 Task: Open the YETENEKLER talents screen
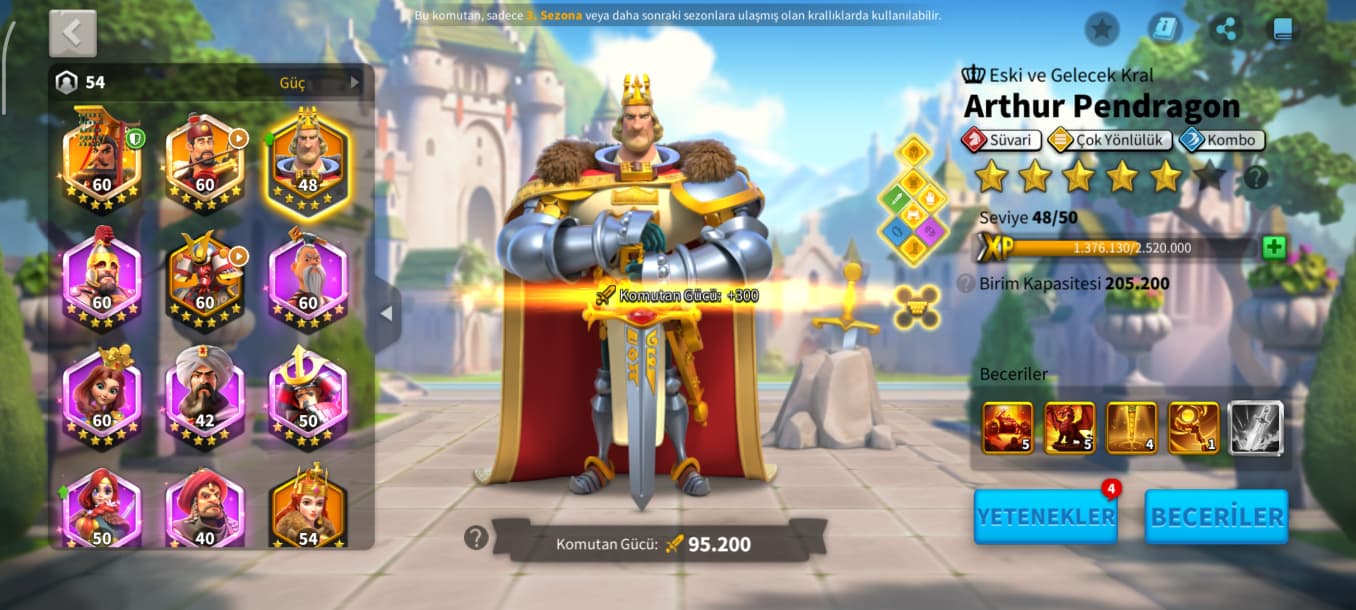[x=1045, y=516]
